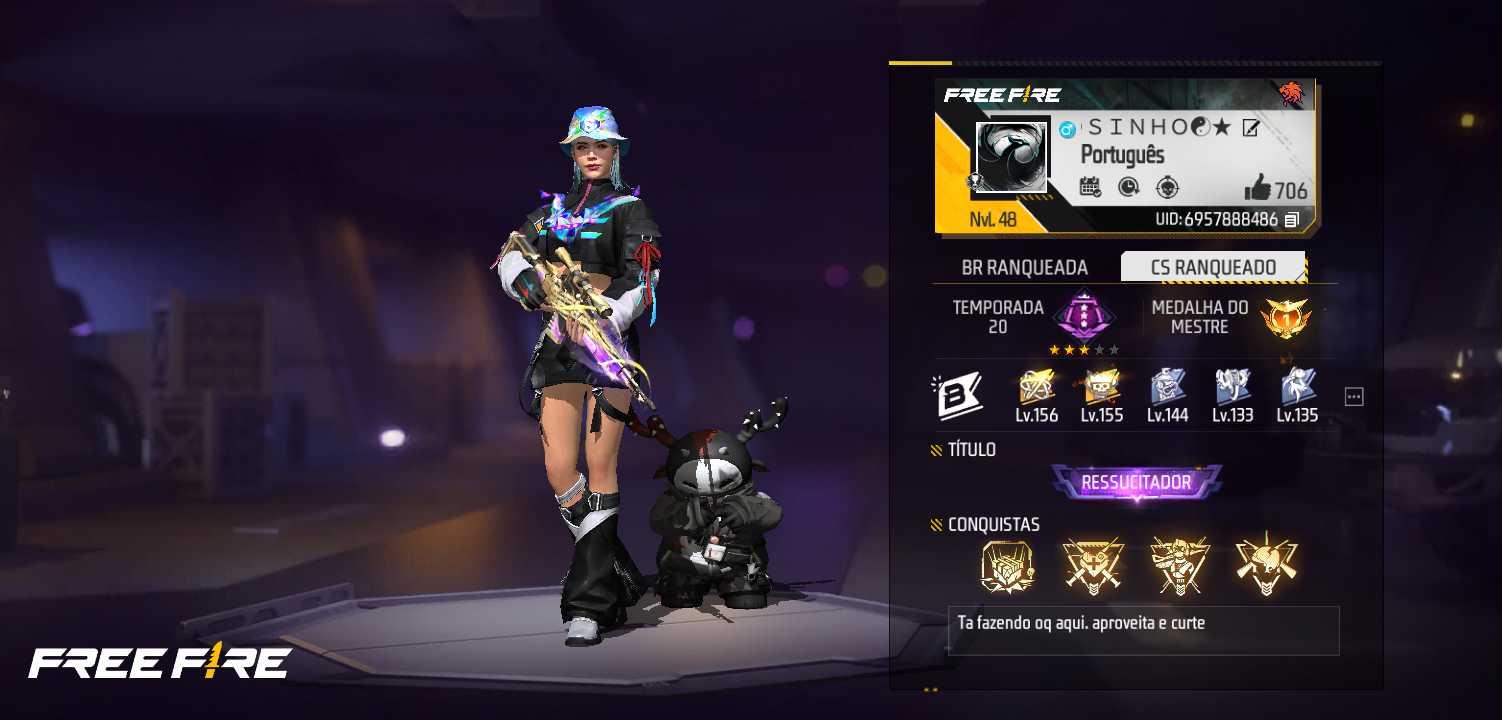
Task: Open the Medalha do Mestre gold medal
Action: tap(1286, 320)
